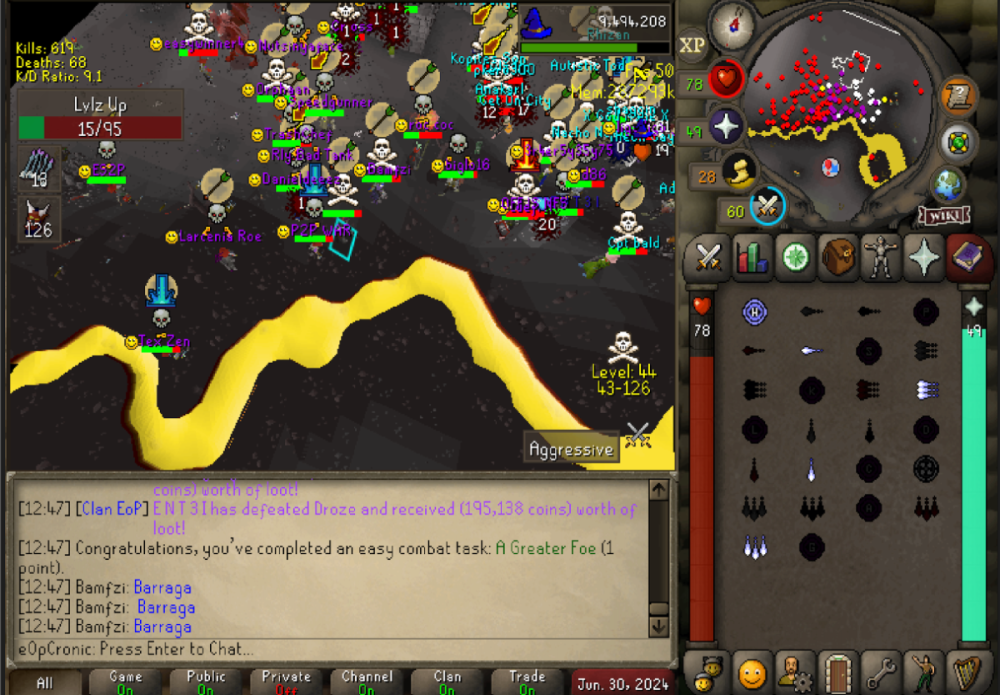Click the Wiki lookup banner
Viewport: 1000px width, 695px height.
(x=943, y=215)
